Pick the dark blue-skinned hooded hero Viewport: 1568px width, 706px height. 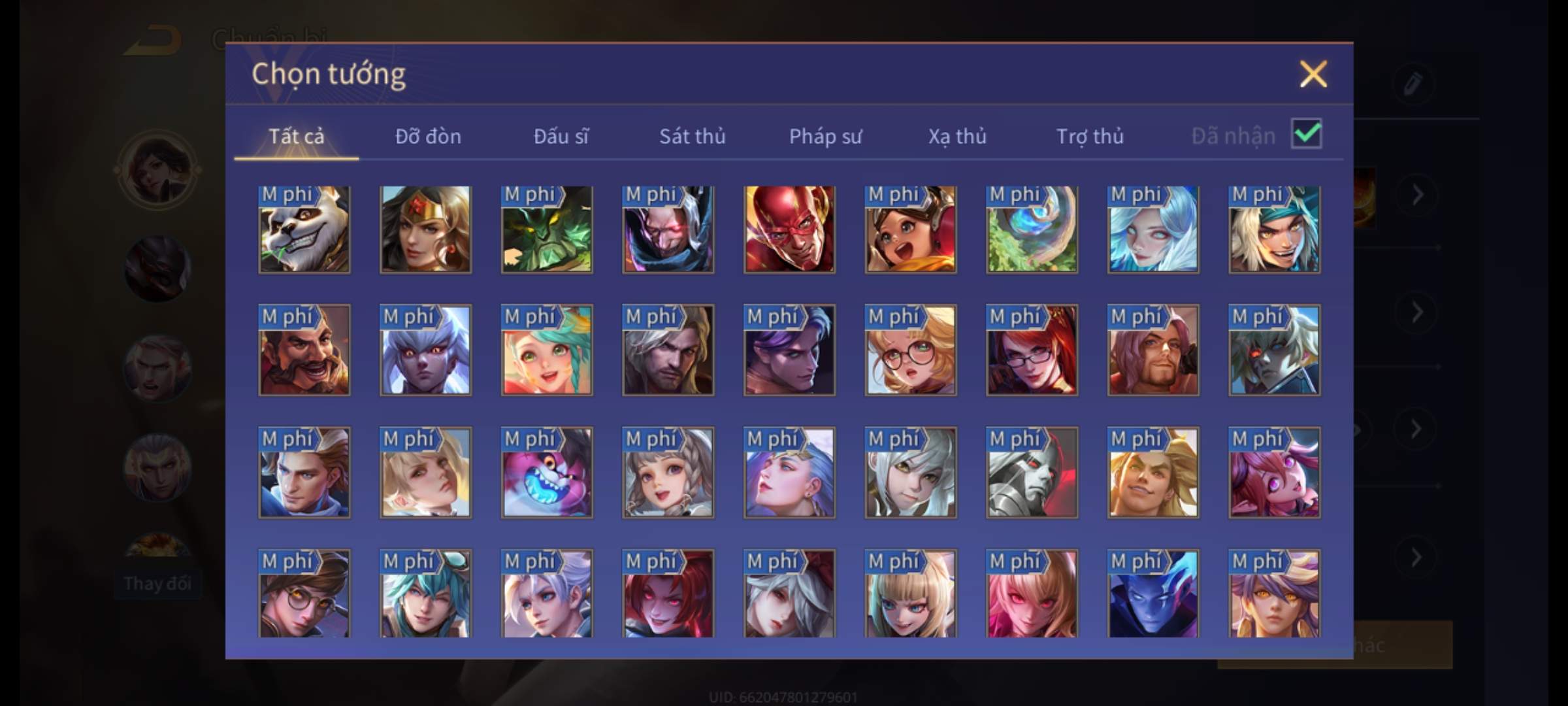(1152, 594)
